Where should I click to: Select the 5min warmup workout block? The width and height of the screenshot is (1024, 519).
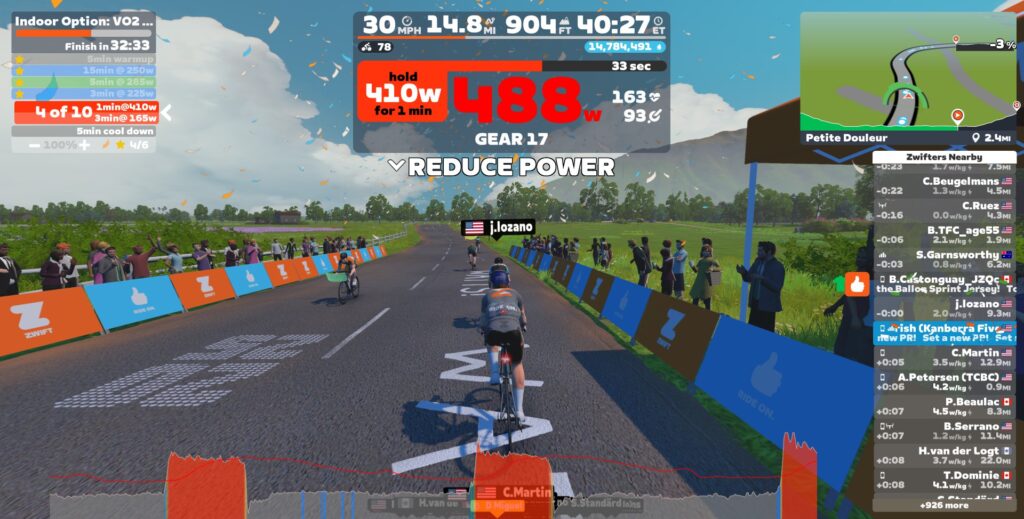tap(84, 59)
